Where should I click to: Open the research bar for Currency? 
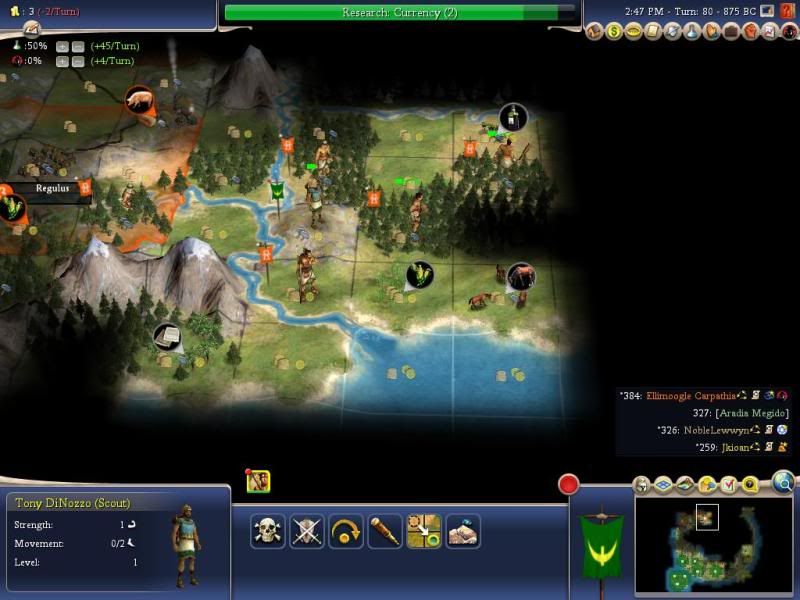point(400,12)
